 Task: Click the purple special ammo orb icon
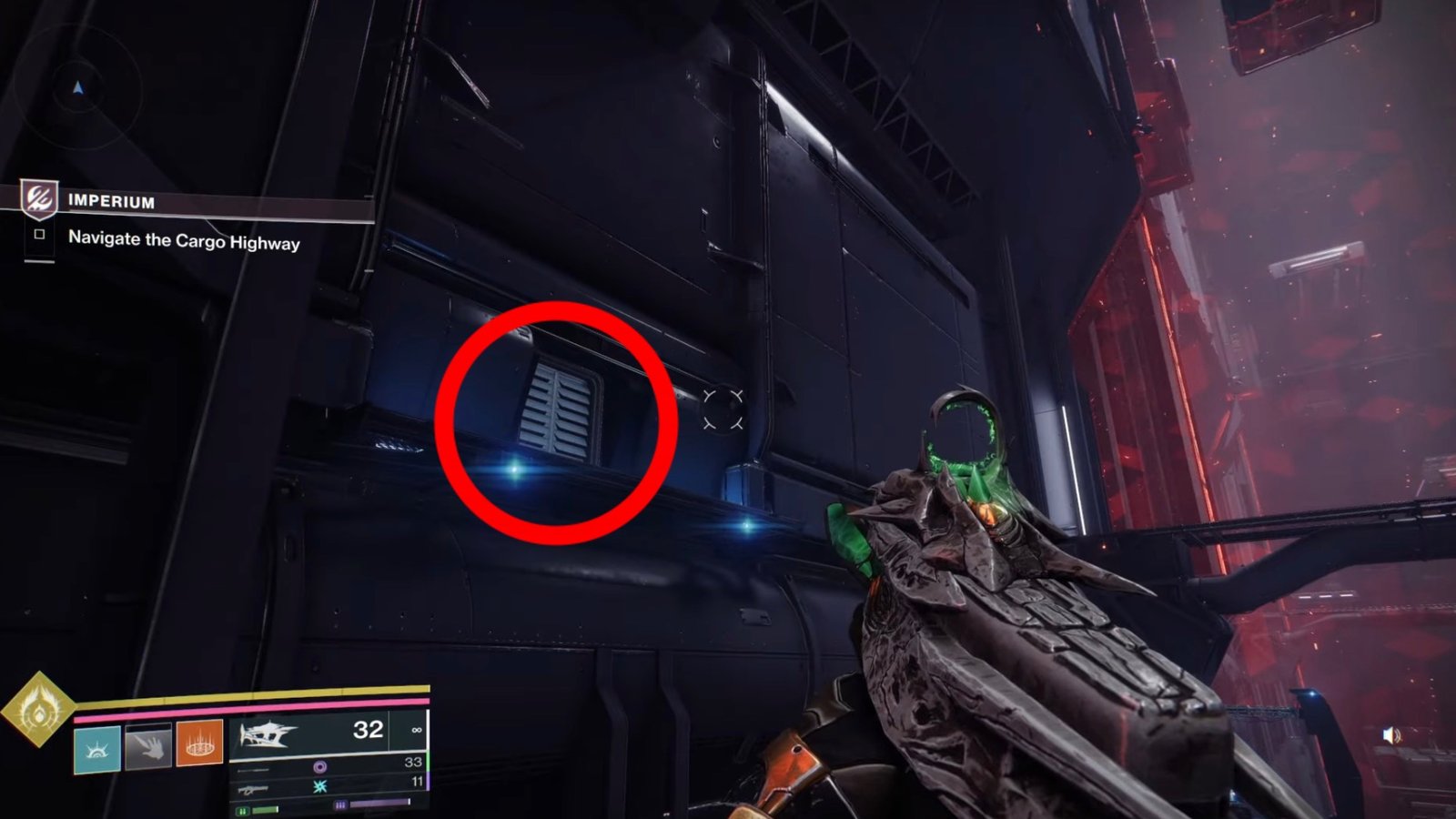(x=320, y=768)
